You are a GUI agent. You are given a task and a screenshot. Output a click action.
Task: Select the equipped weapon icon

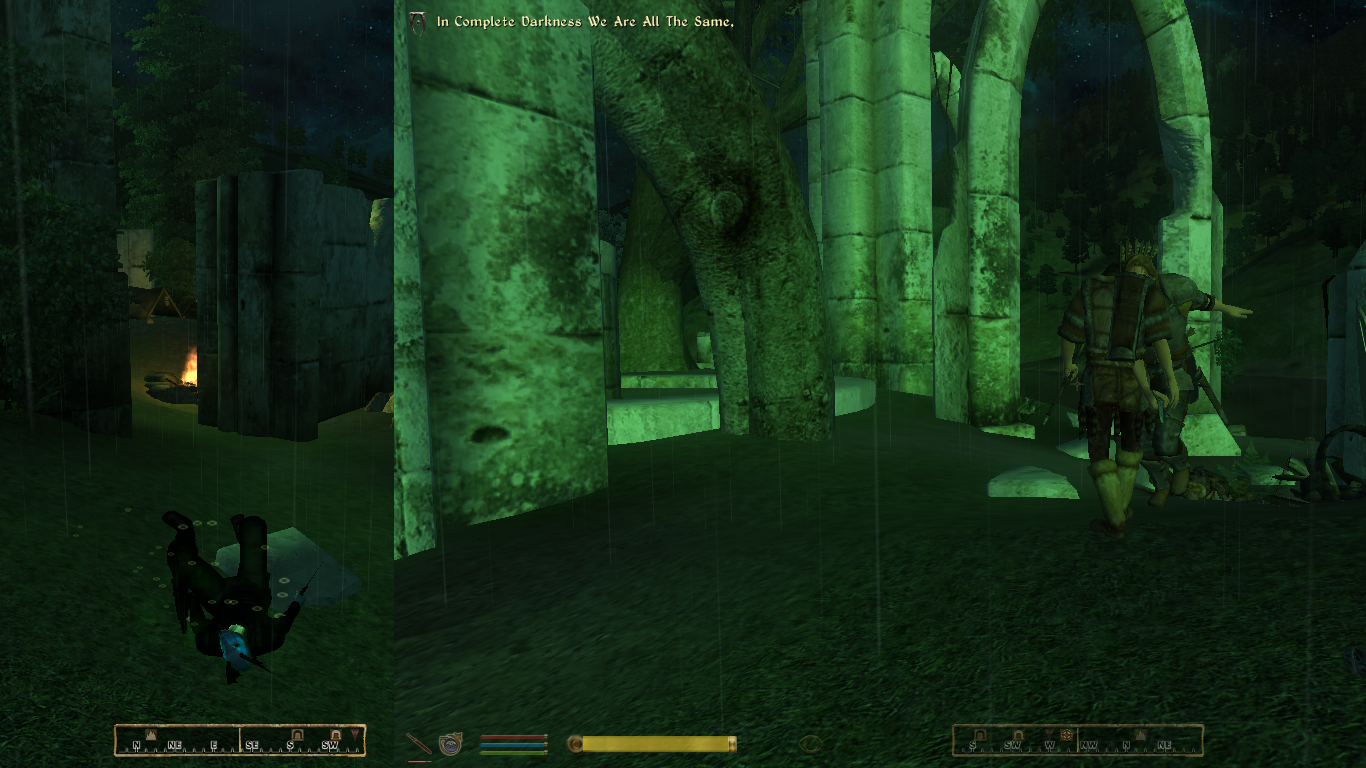[418, 744]
